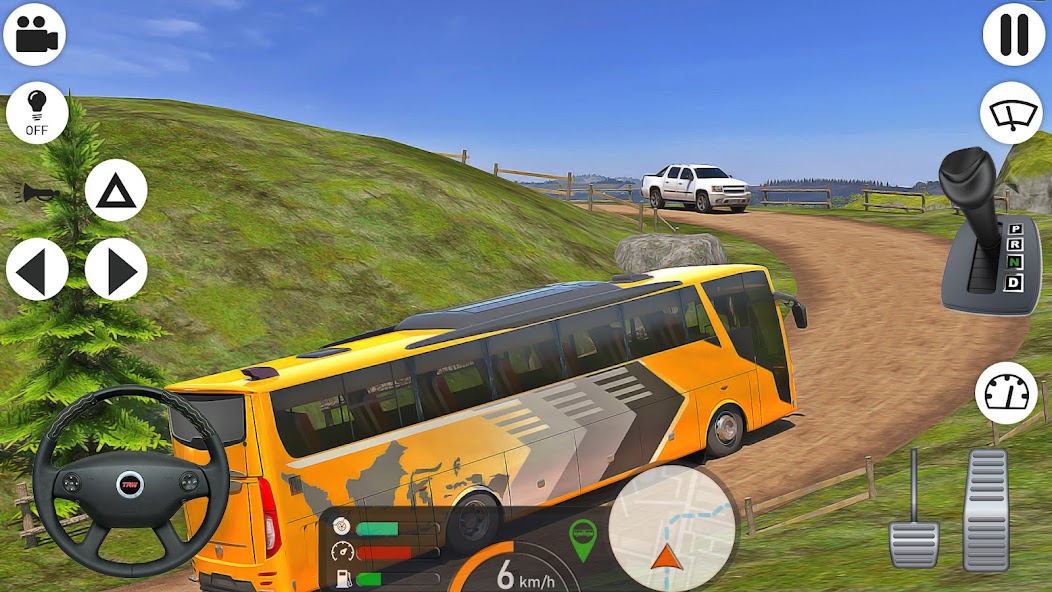This screenshot has height=592, width=1052.
Task: Select the green bus stop marker
Action: click(582, 538)
